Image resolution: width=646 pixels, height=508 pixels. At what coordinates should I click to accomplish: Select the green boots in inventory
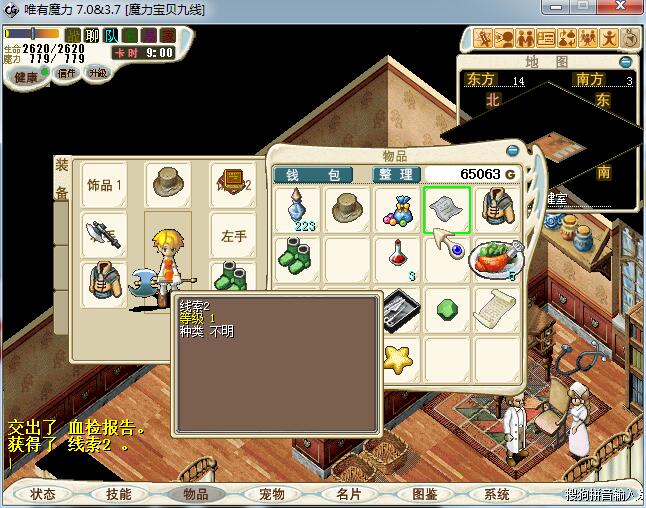[299, 256]
